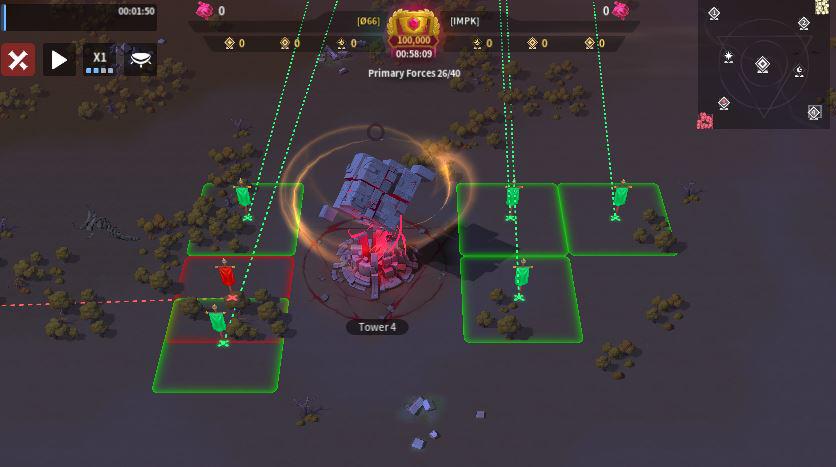The width and height of the screenshot is (836, 467).
Task: Select tower marker 2 on the minimap
Action: (x=804, y=23)
